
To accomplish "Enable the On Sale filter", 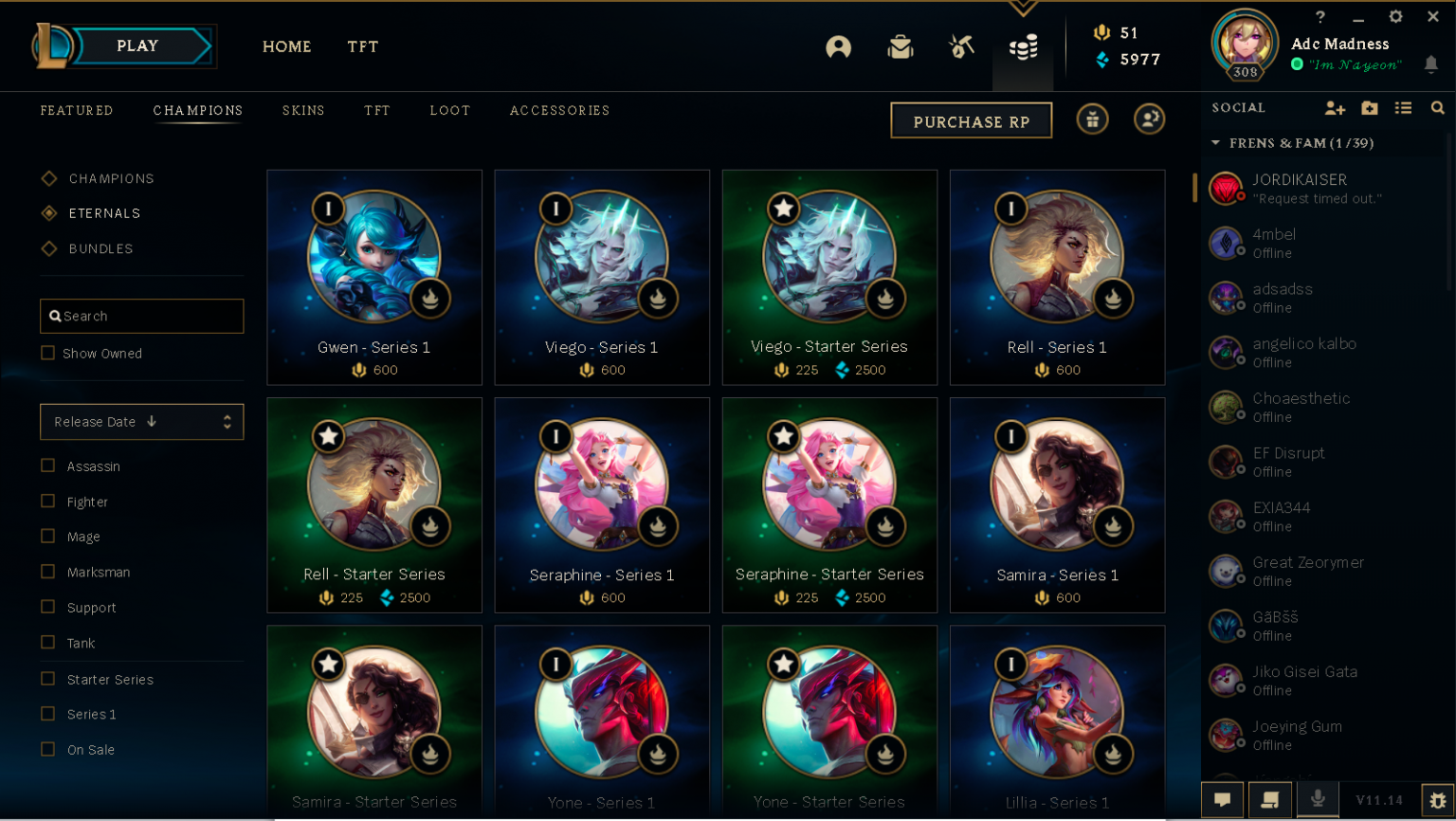I will pyautogui.click(x=47, y=749).
